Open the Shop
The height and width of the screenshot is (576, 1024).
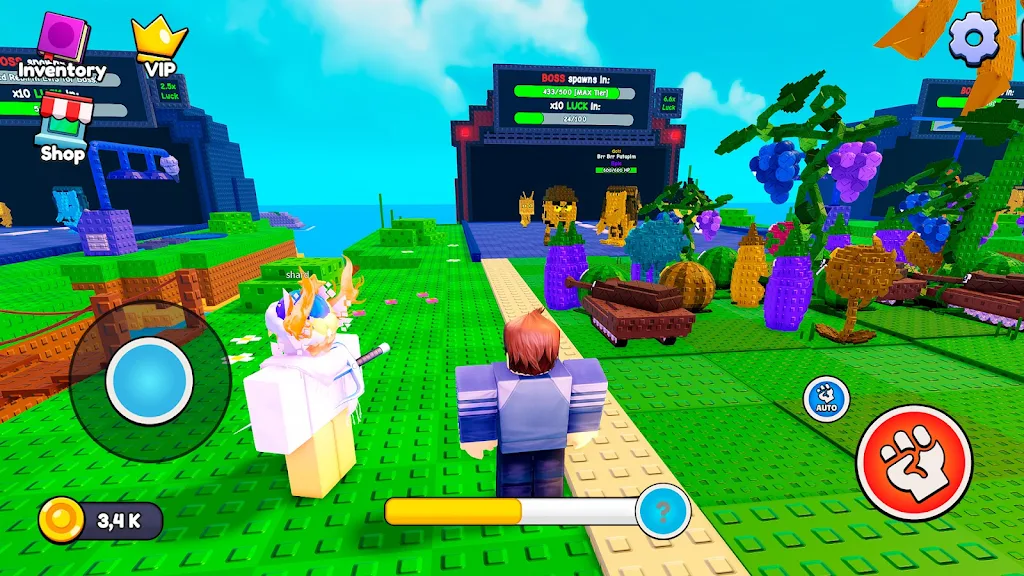[x=63, y=128]
